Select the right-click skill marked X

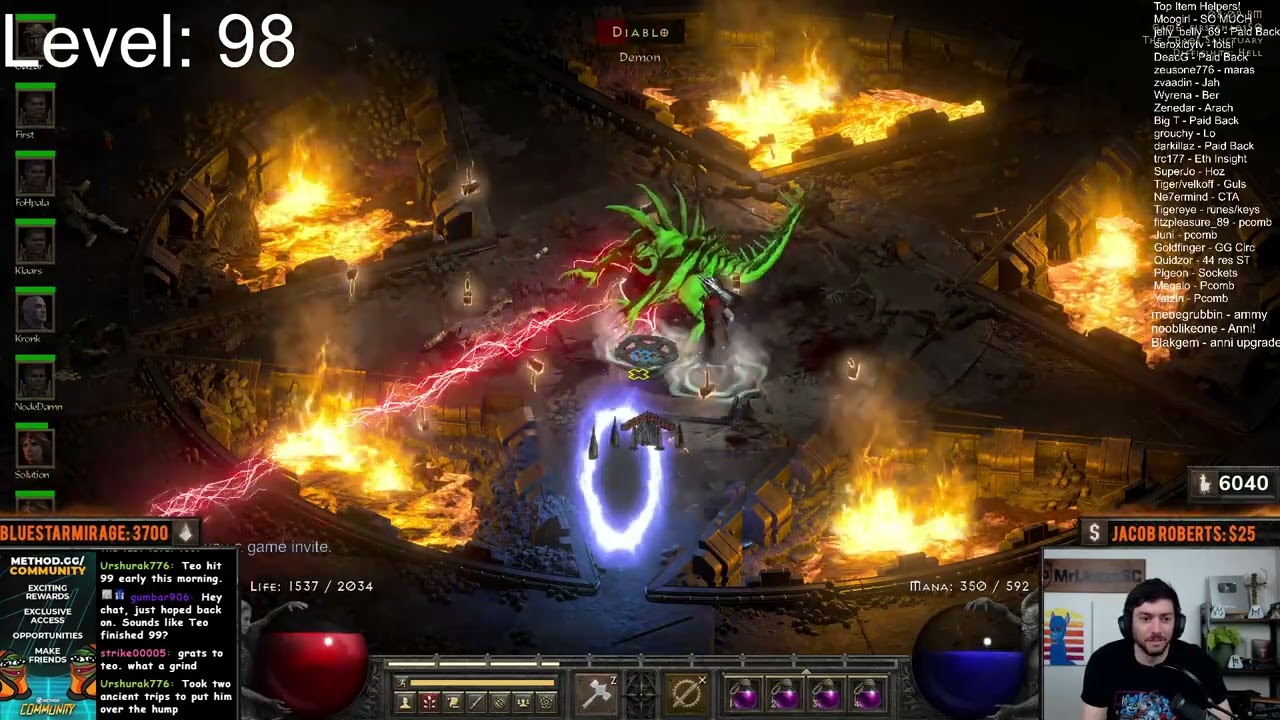[687, 692]
